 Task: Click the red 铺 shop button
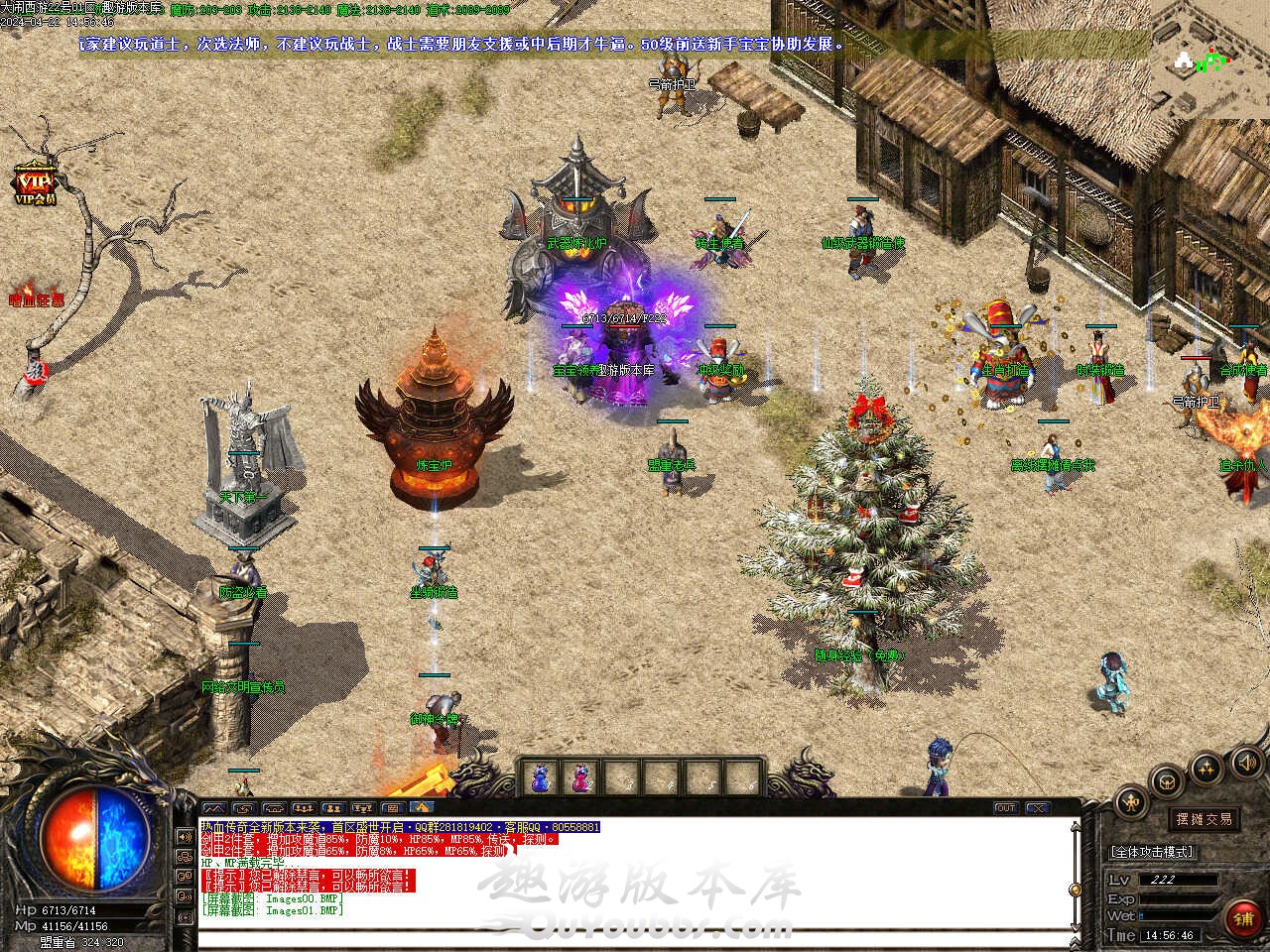1242,919
